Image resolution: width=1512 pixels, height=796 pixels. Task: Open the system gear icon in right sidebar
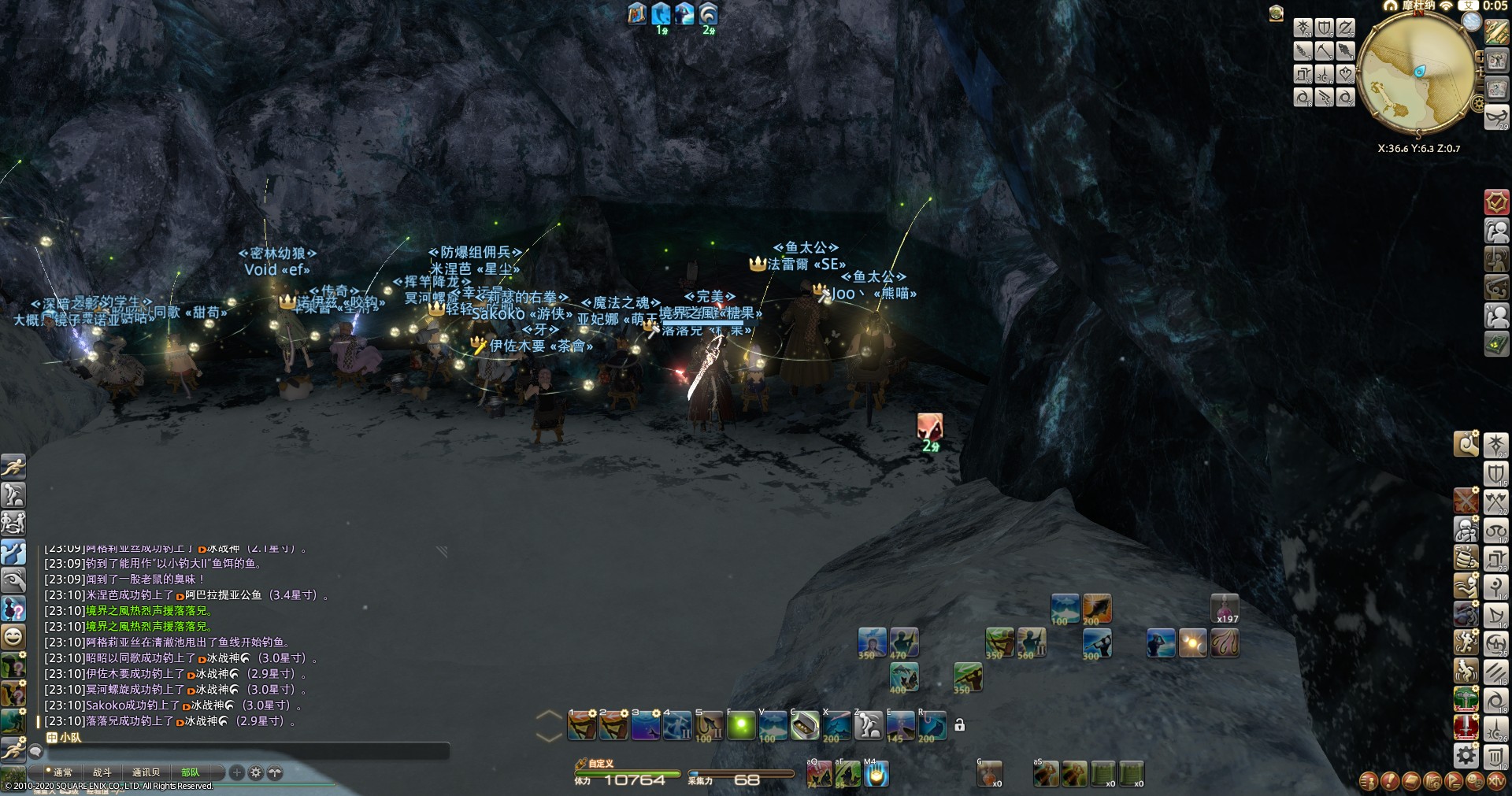(x=1466, y=756)
